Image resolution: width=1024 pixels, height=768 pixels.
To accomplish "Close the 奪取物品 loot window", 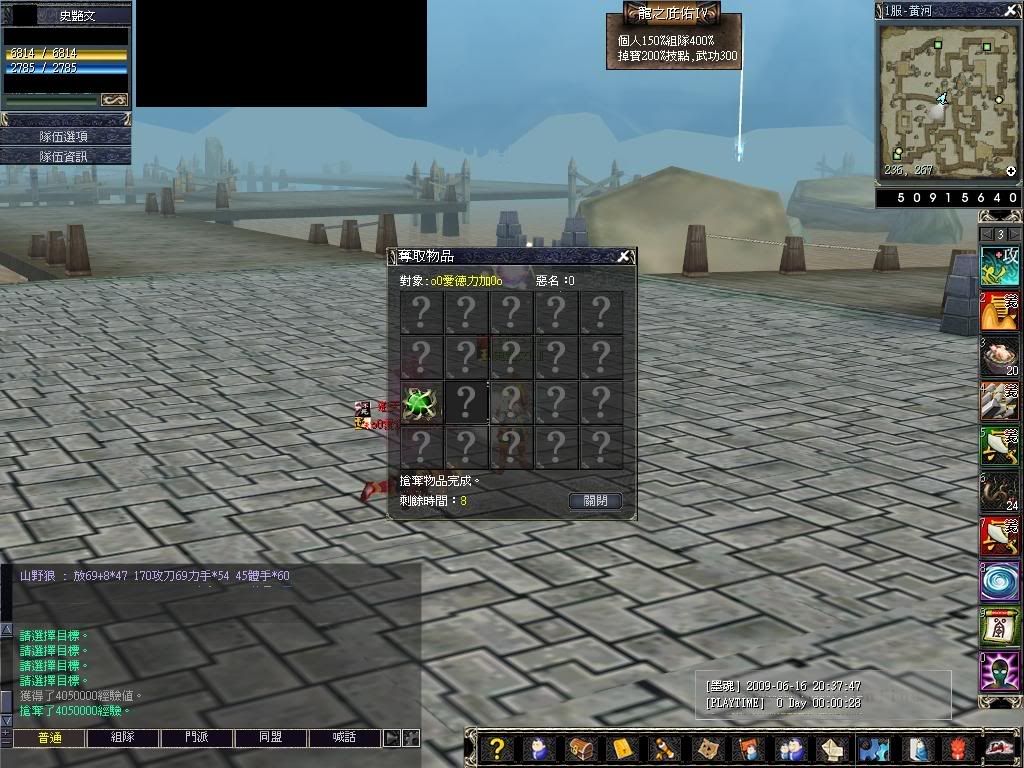I will (x=623, y=257).
